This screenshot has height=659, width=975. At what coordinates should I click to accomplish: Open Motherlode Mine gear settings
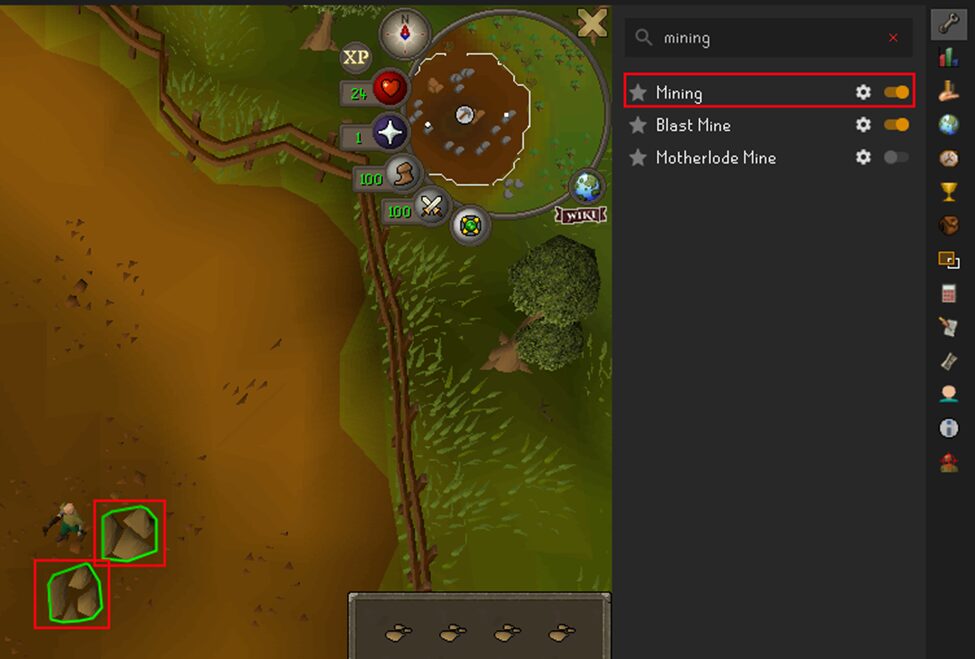(x=863, y=157)
